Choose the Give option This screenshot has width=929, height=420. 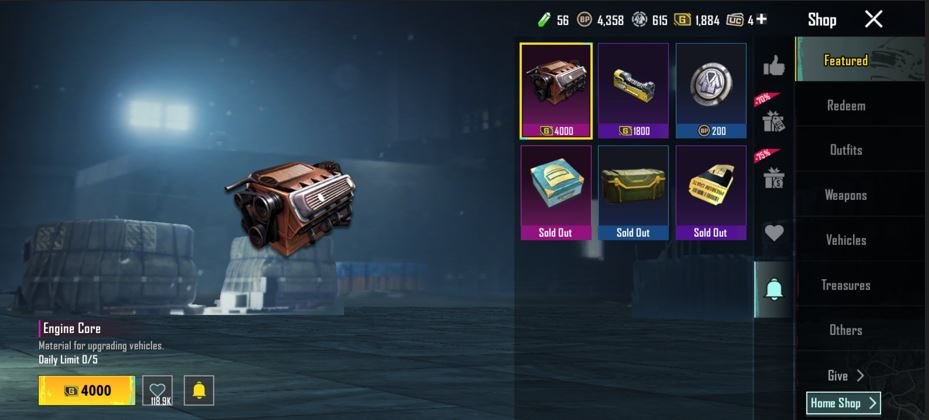tap(845, 376)
